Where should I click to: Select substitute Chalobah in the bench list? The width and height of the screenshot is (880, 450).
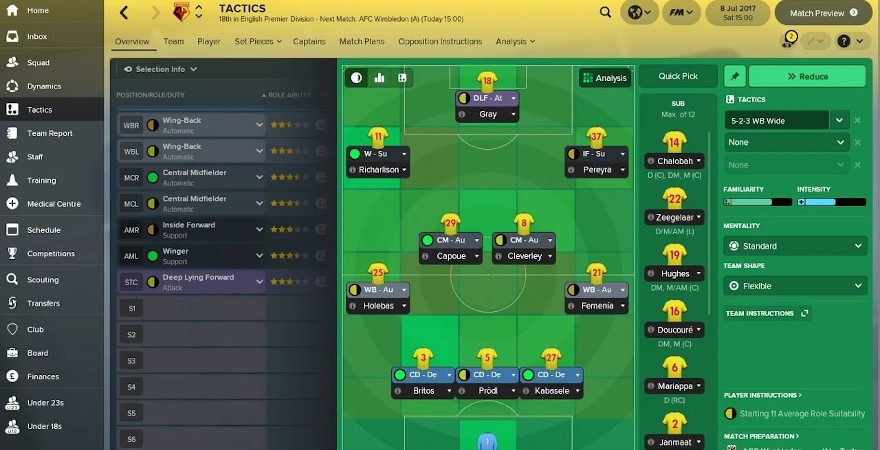(x=674, y=161)
